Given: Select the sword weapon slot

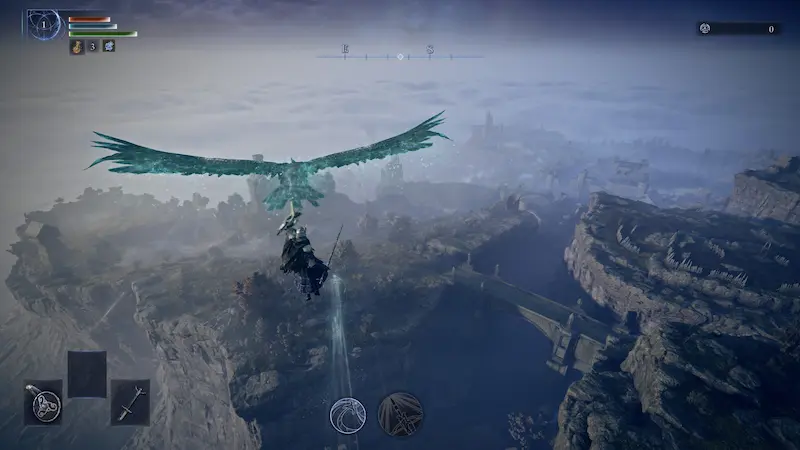Looking at the screenshot, I should (x=130, y=403).
